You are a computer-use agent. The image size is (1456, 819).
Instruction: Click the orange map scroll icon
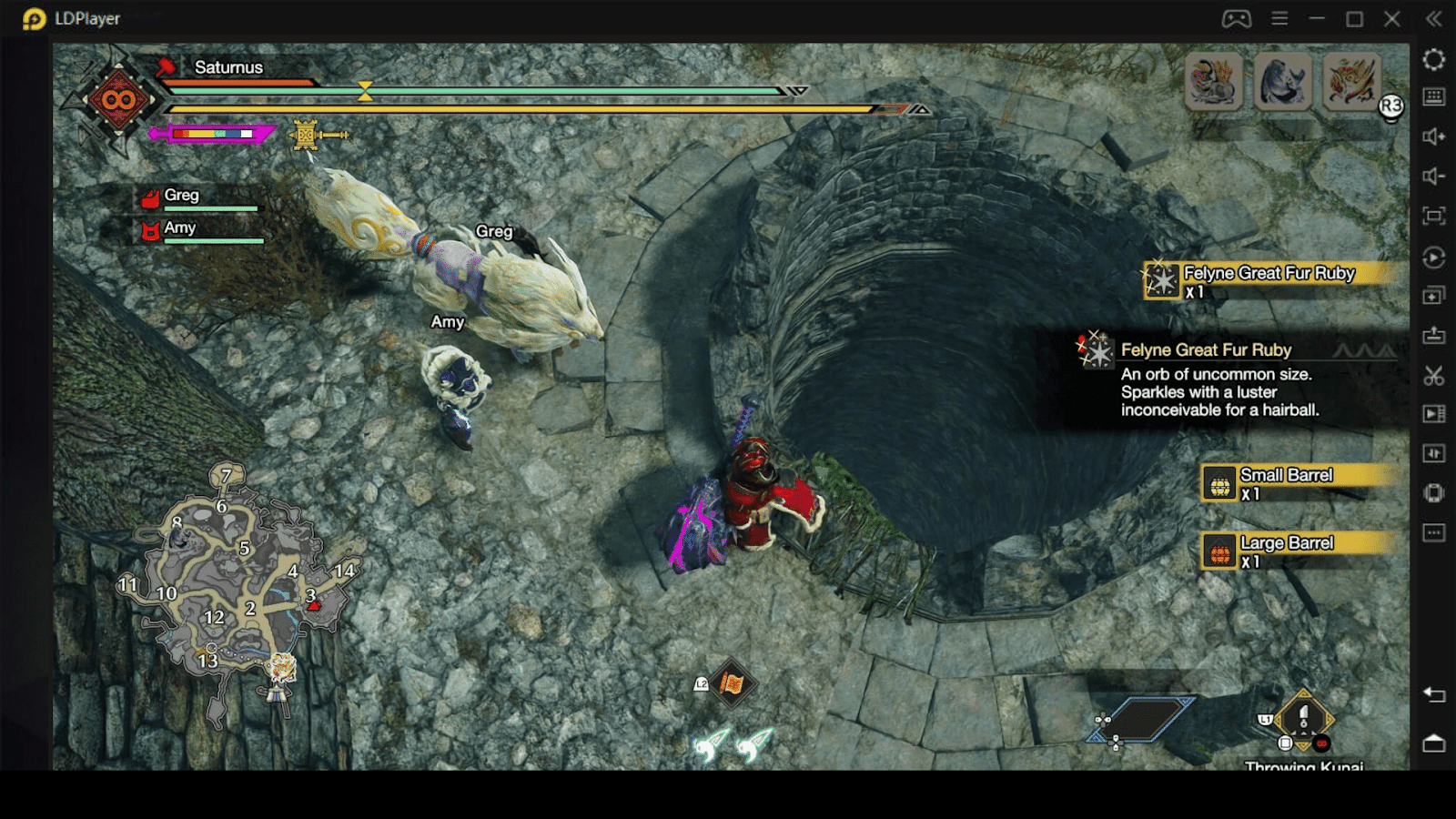click(732, 683)
